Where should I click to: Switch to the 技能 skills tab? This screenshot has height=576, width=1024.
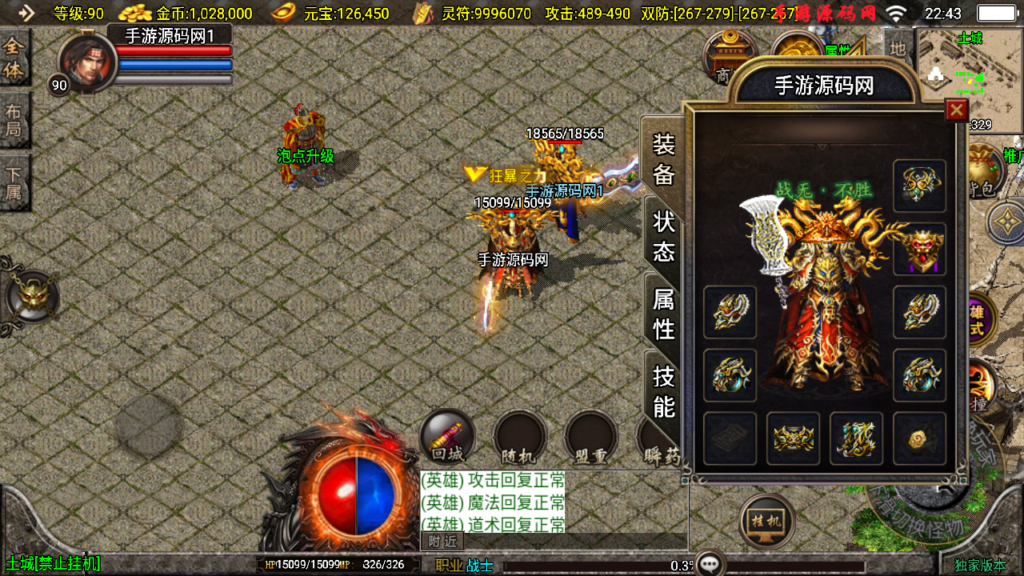664,391
